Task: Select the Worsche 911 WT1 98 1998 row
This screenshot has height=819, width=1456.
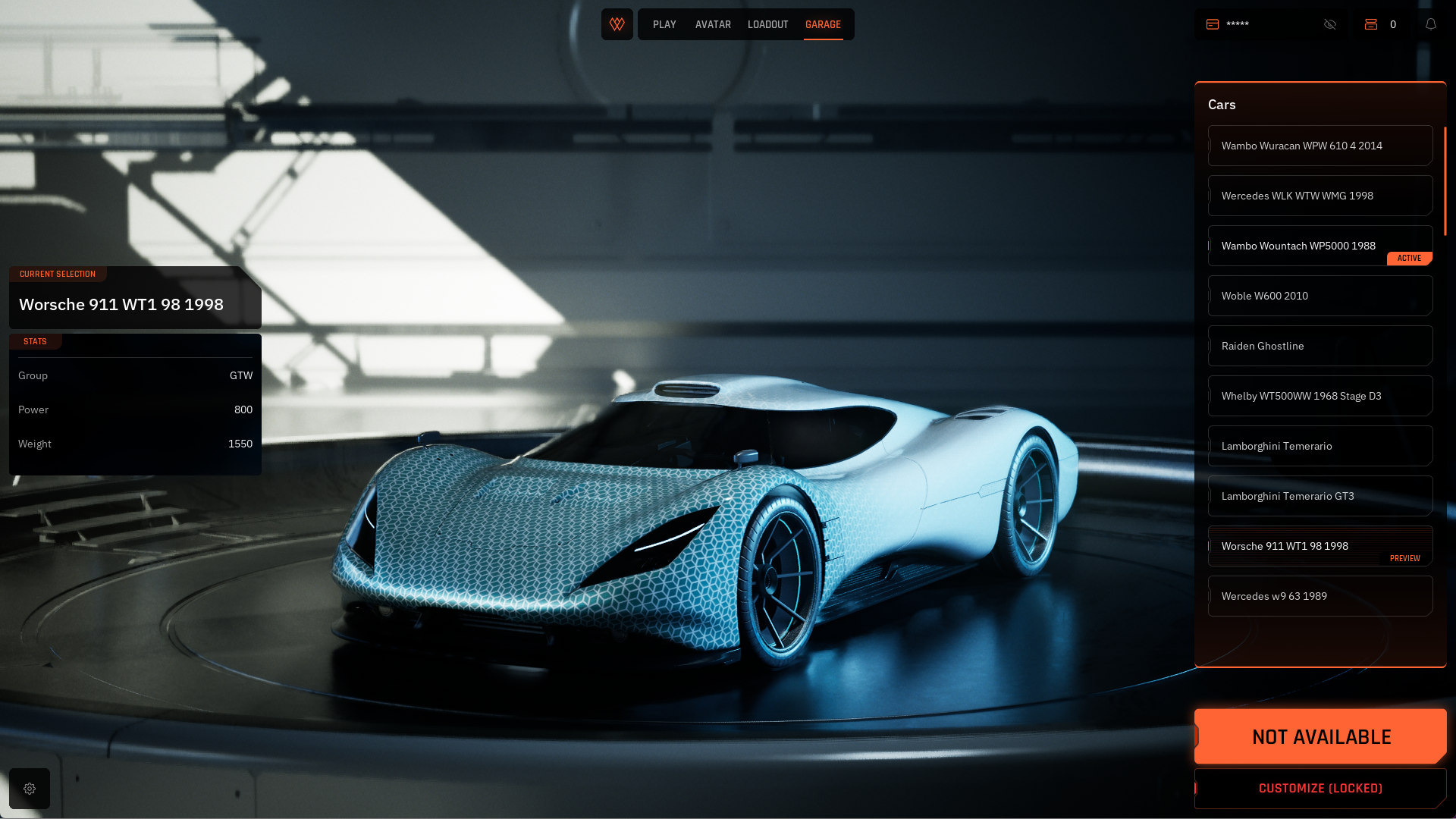Action: click(1319, 546)
